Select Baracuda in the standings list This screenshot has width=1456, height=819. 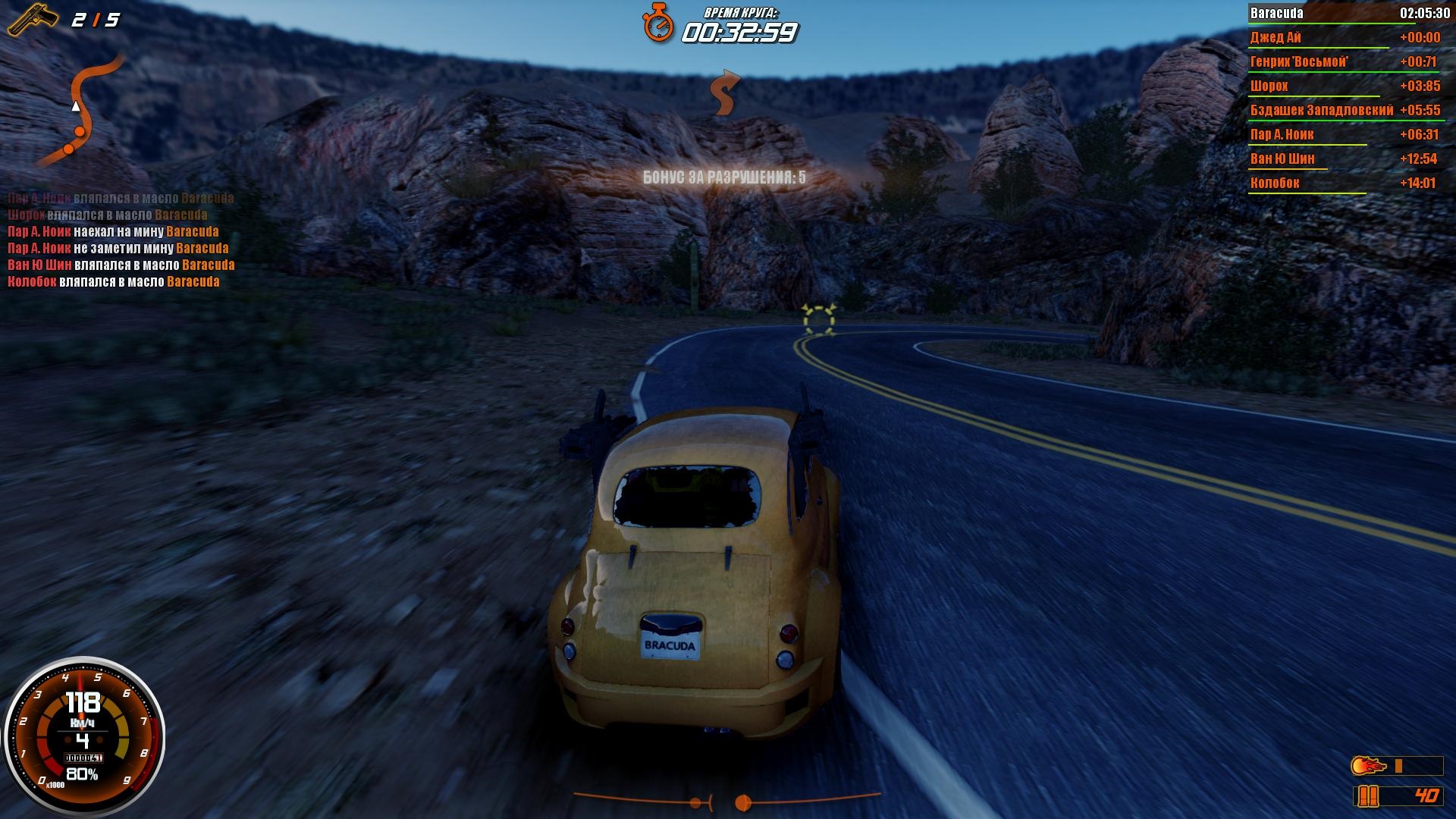1345,13
